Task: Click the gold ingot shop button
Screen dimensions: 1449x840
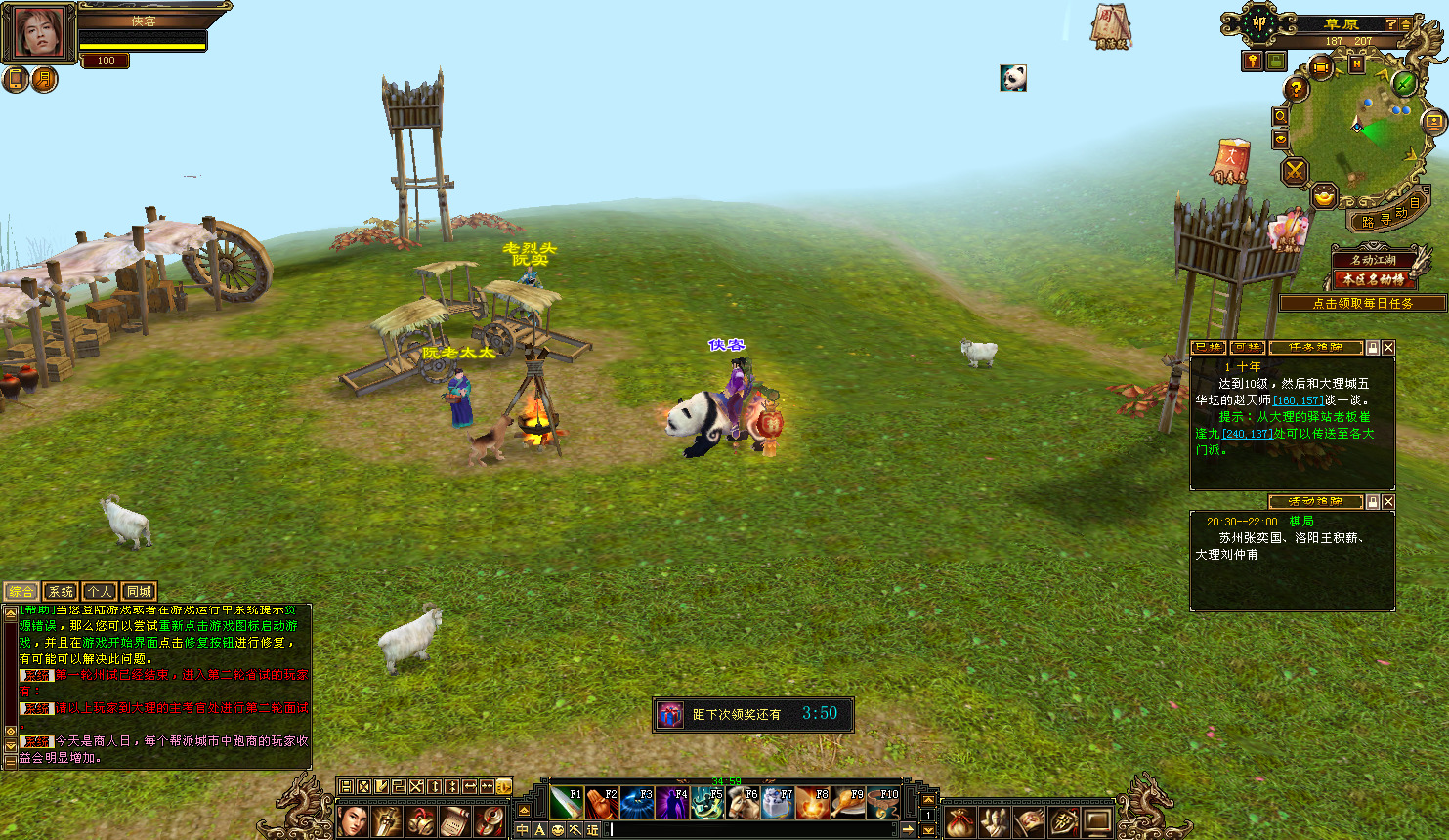Action: 1324,196
